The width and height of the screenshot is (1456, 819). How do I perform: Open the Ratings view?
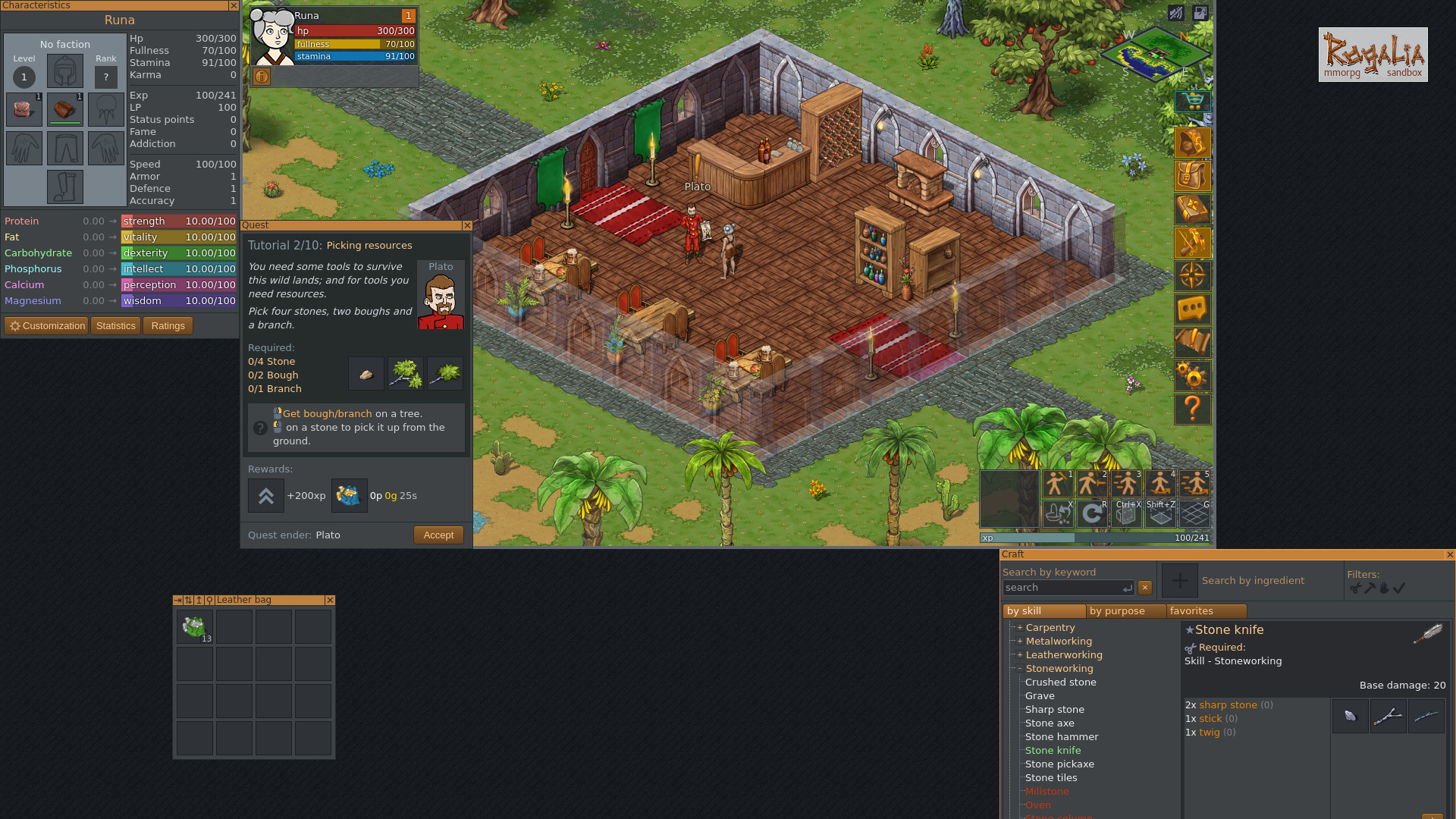168,326
